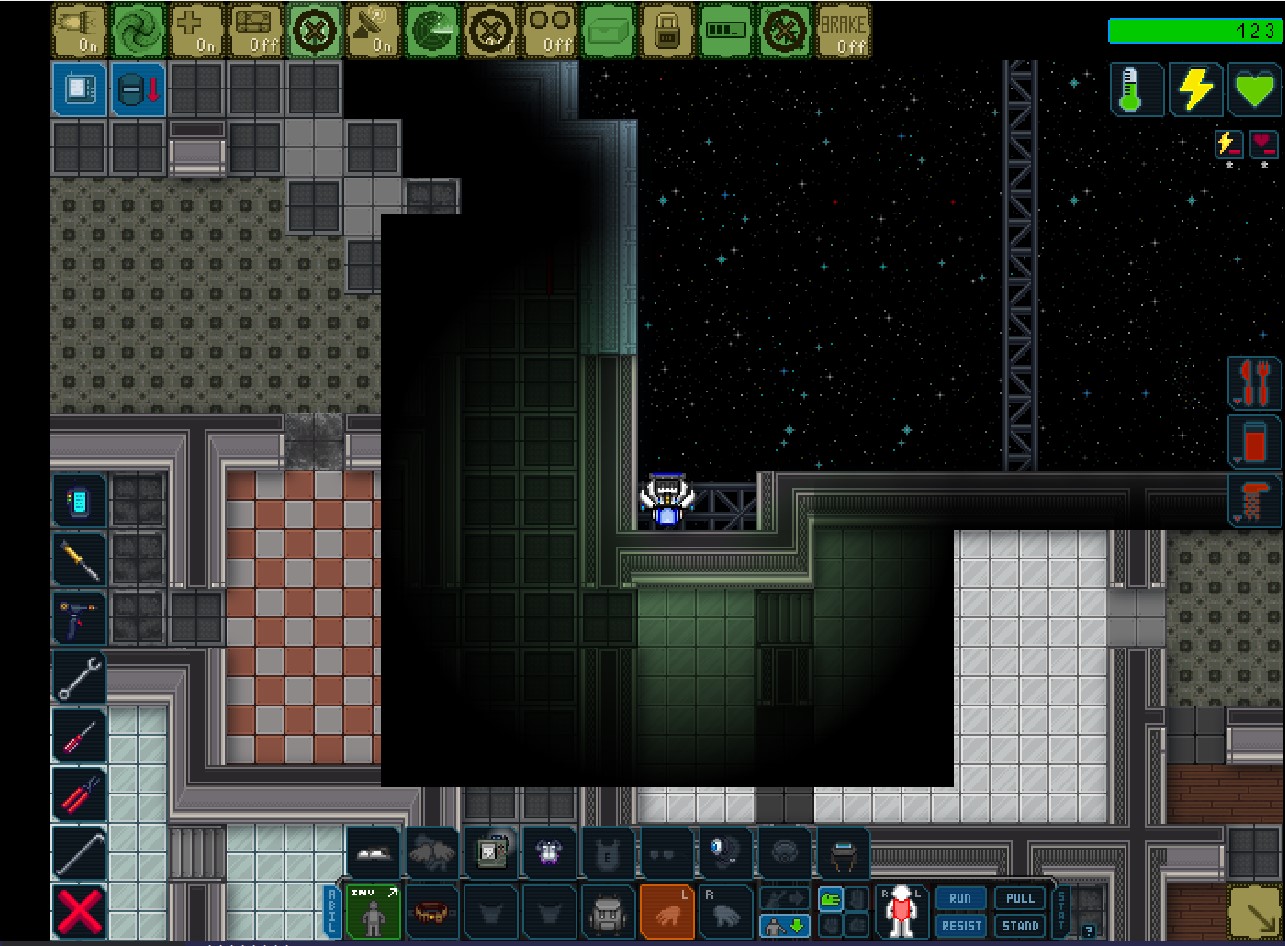1285x946 pixels.
Task: Toggle the satellite dish icon
Action: coord(372,31)
